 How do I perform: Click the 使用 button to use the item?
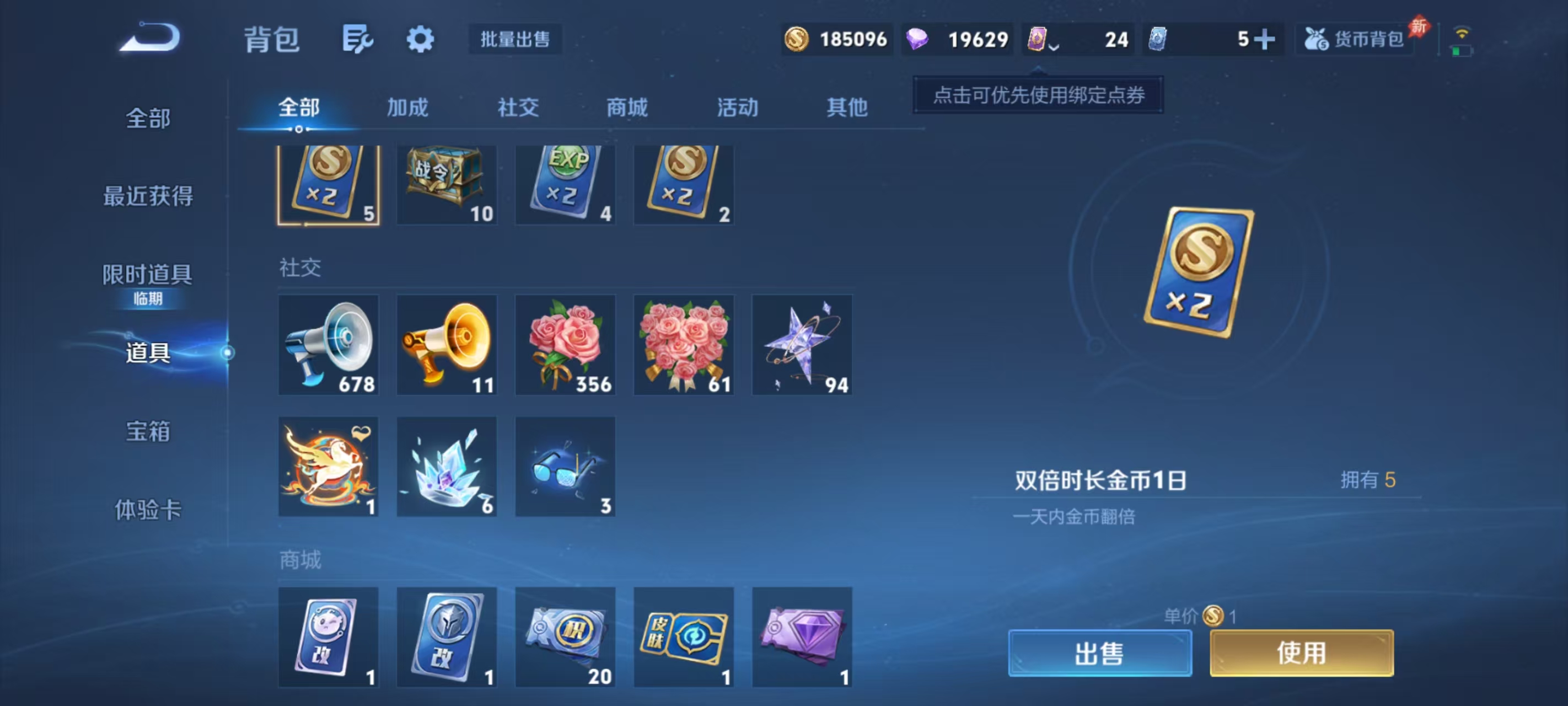pyautogui.click(x=1301, y=652)
